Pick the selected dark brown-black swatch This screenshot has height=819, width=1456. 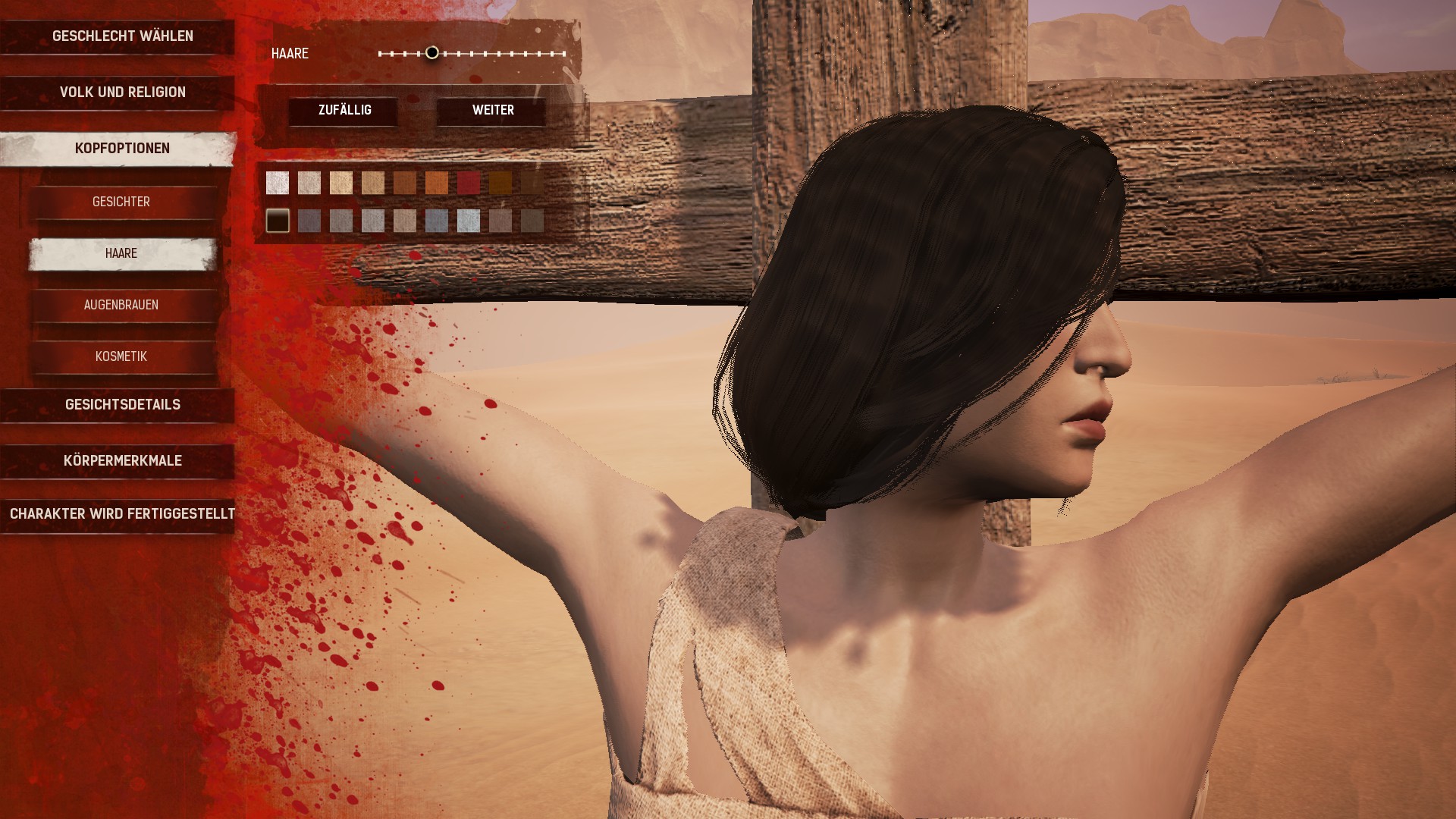(x=278, y=221)
